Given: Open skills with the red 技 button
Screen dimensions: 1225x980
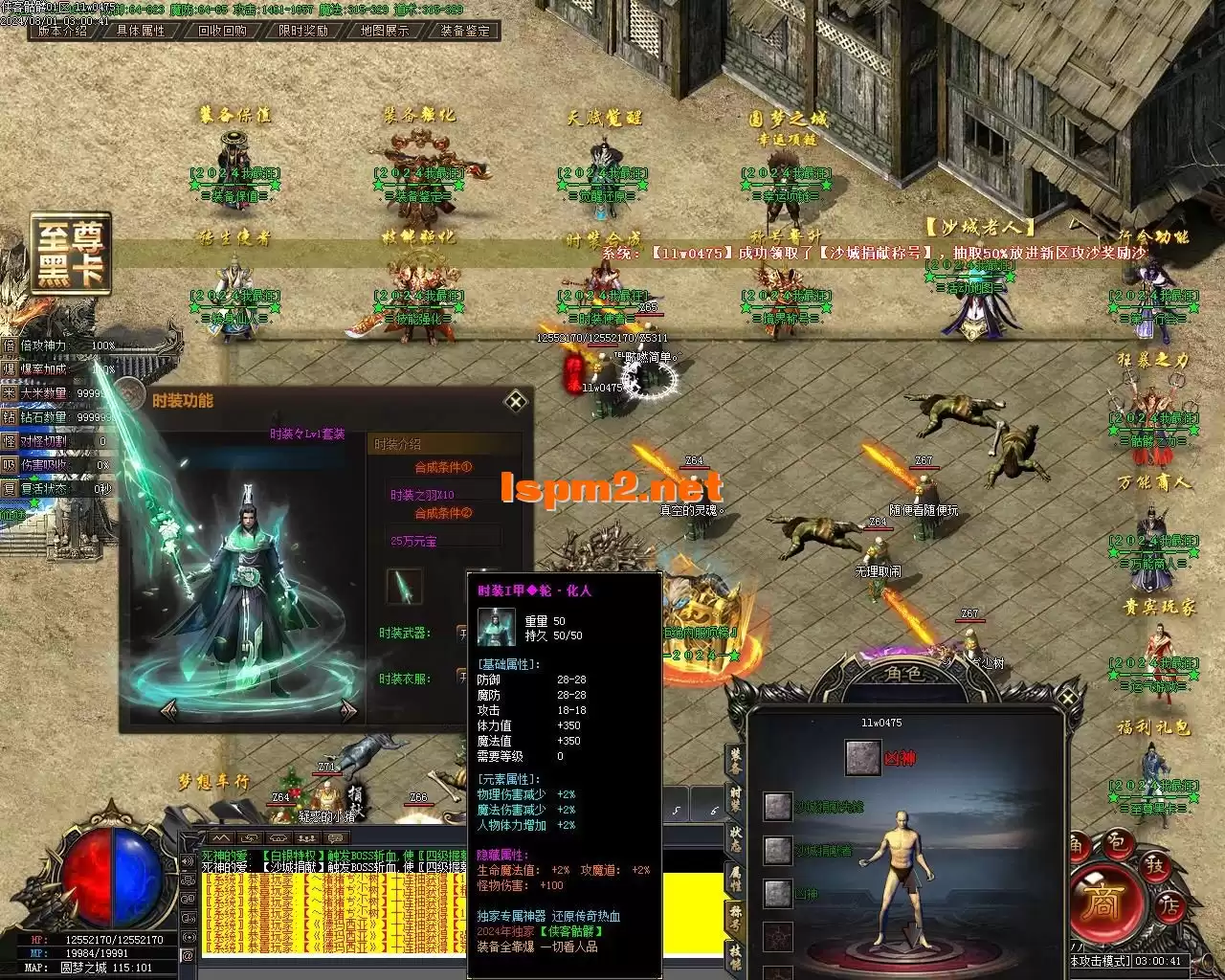Looking at the screenshot, I should click(1155, 866).
